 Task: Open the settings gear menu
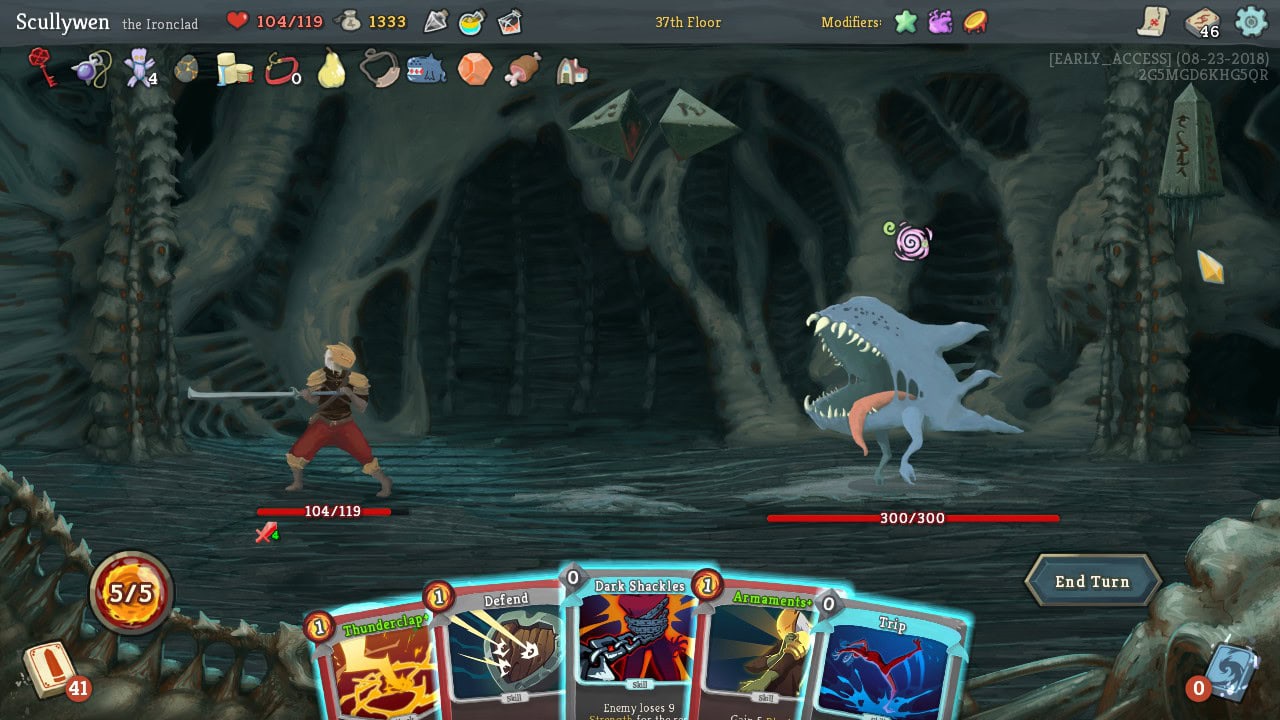1251,21
